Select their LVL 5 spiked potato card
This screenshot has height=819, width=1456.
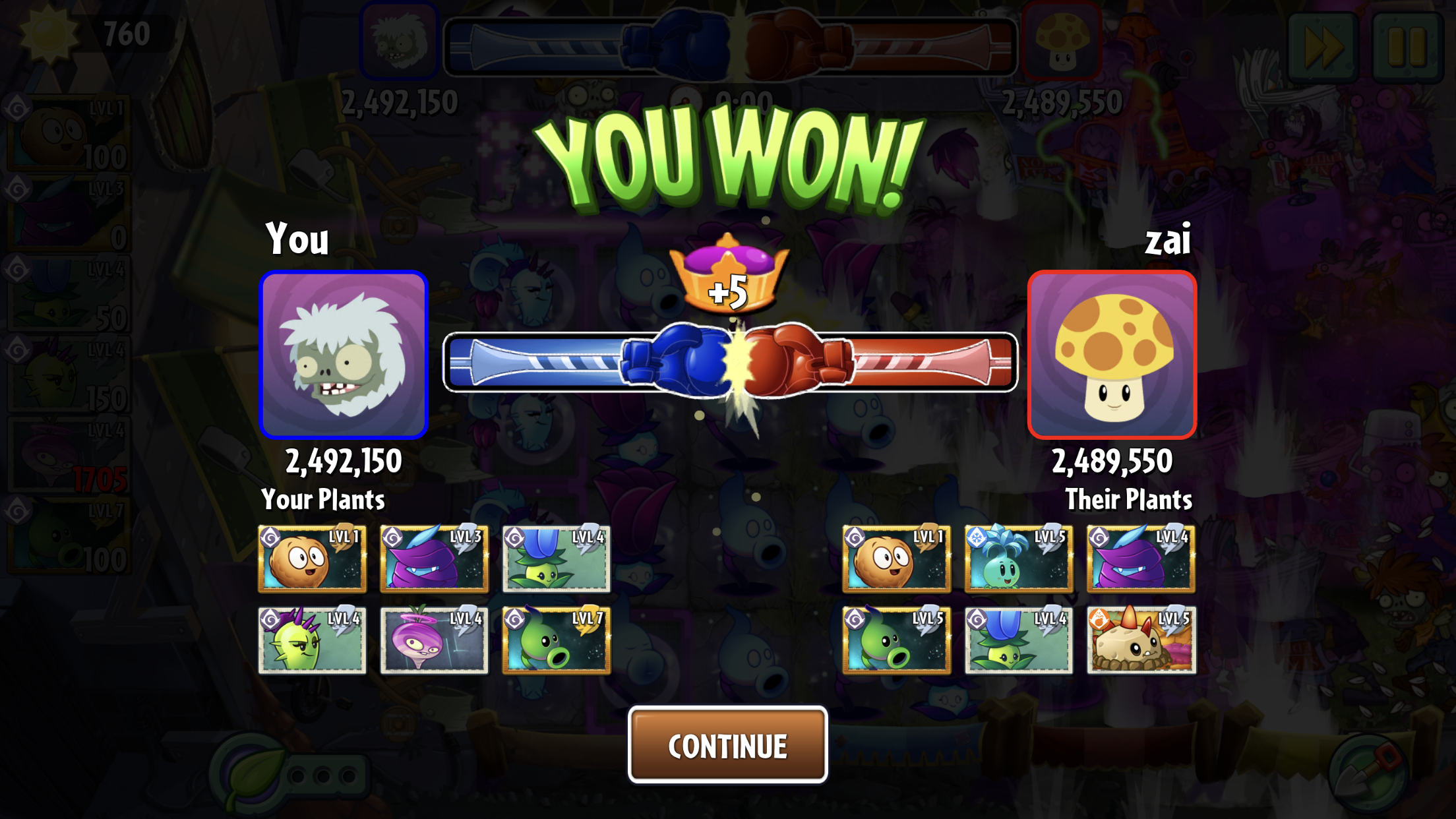1141,640
